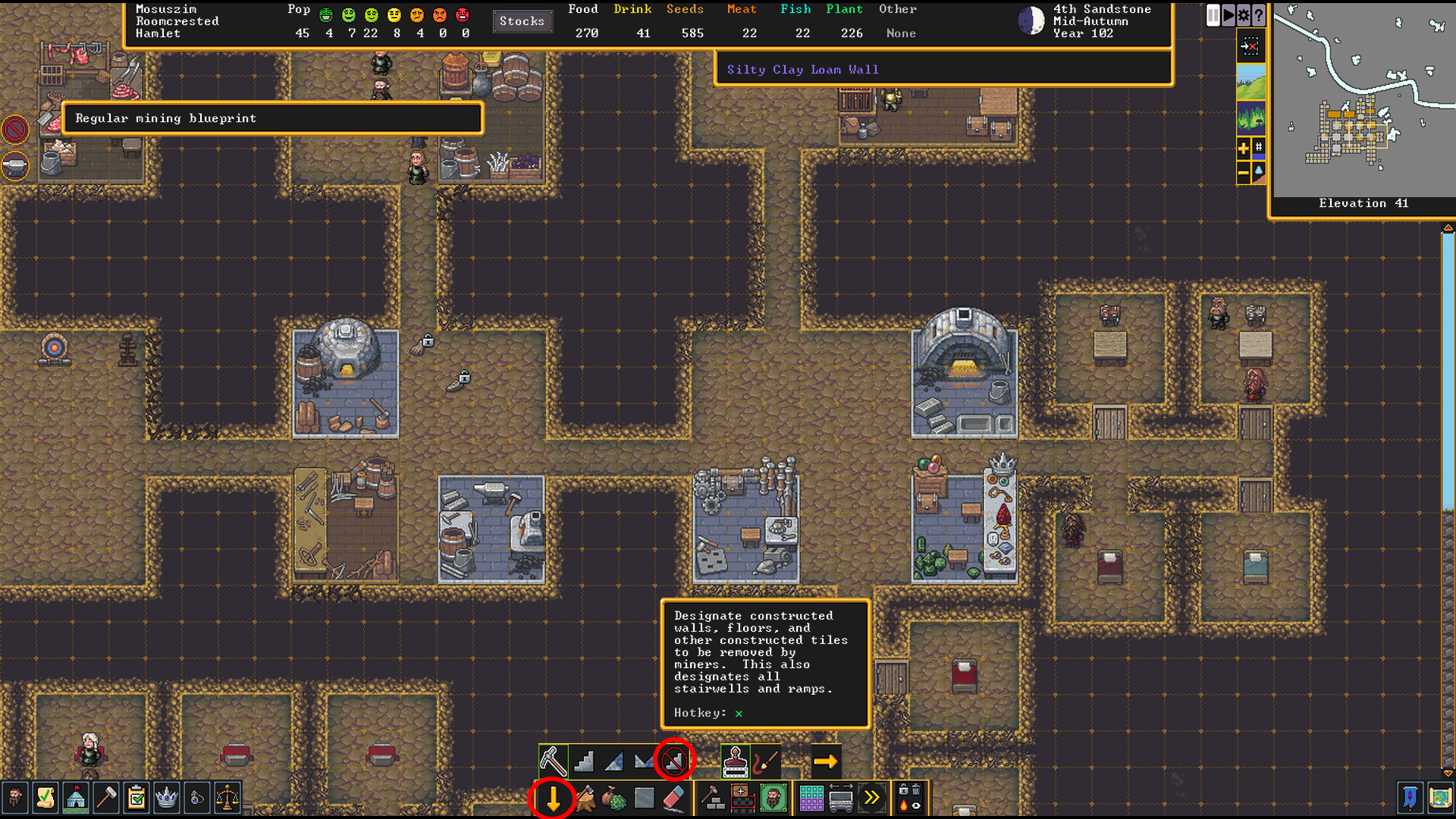Open the stockpiles grid menu

811,798
